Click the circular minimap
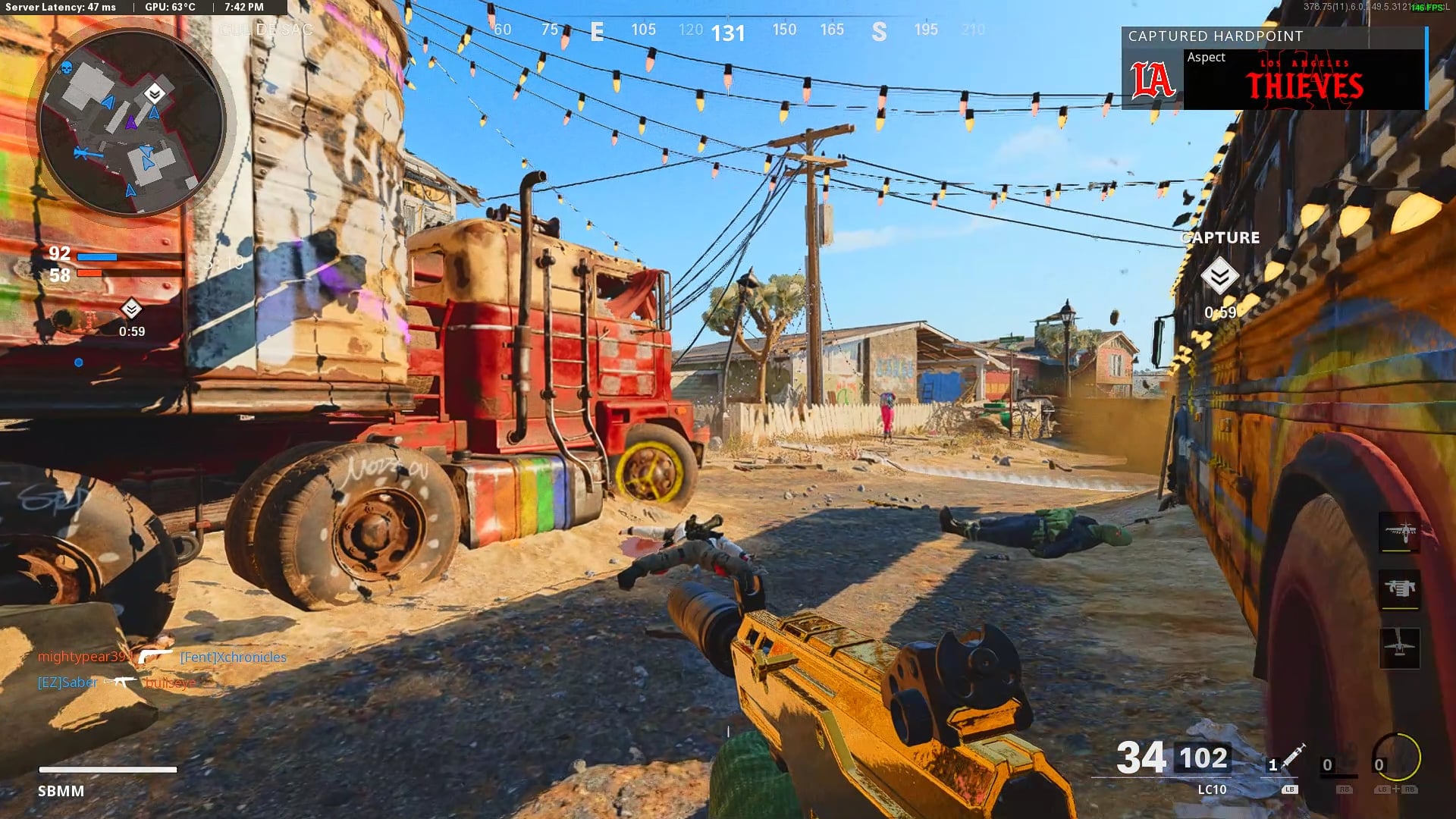The image size is (1456, 819). (131, 123)
